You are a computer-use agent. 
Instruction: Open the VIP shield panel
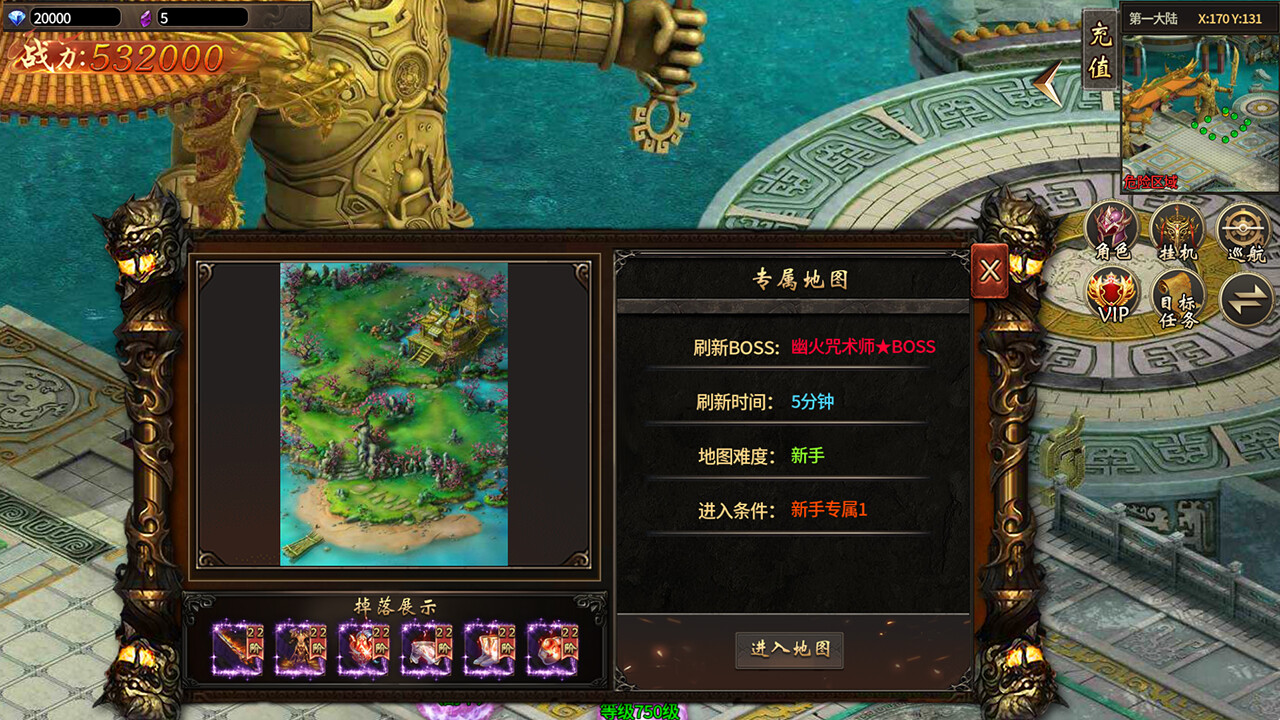click(x=1110, y=292)
